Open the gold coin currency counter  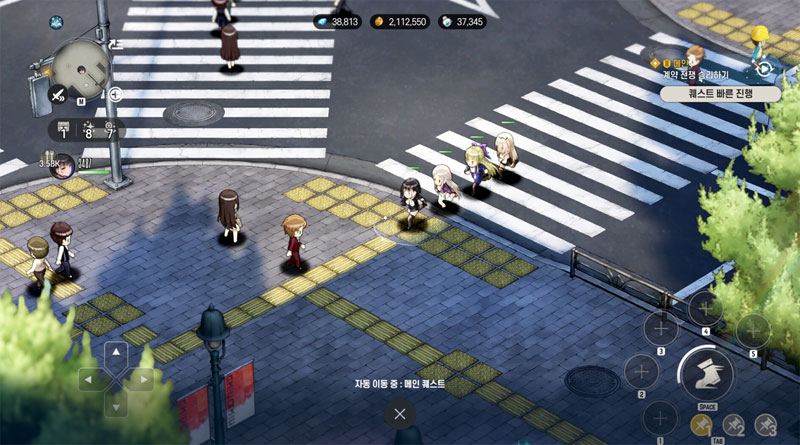click(x=400, y=21)
